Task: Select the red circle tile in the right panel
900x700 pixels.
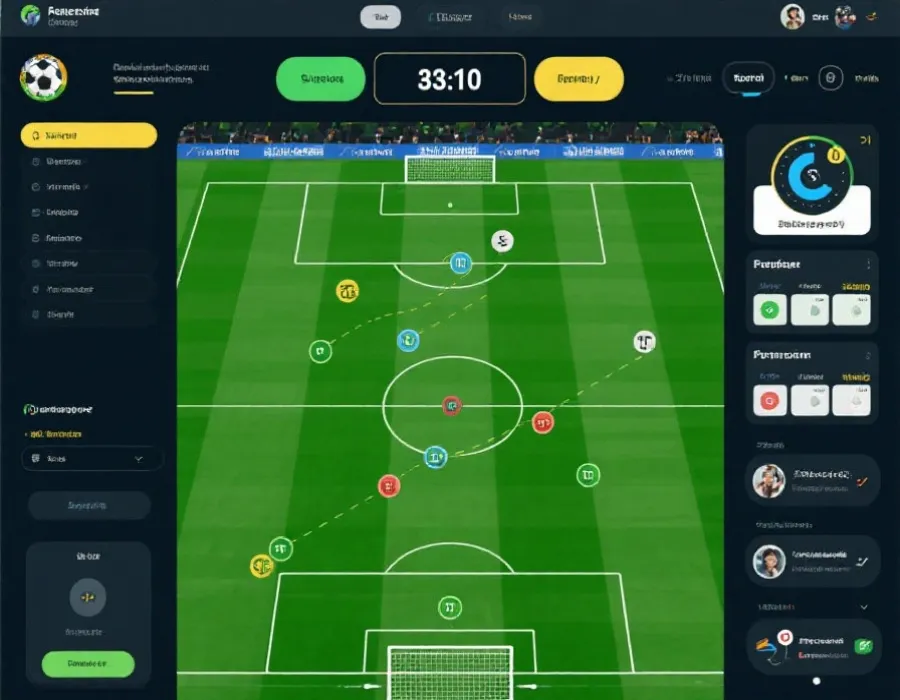Action: click(769, 400)
